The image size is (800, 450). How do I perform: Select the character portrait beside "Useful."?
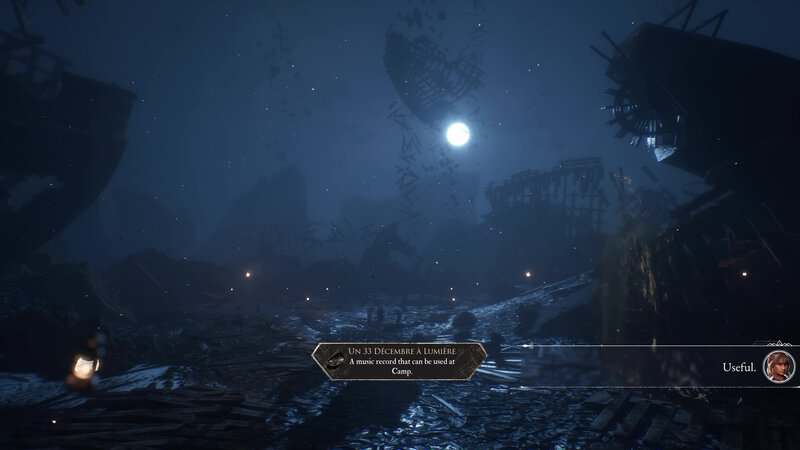pos(778,366)
